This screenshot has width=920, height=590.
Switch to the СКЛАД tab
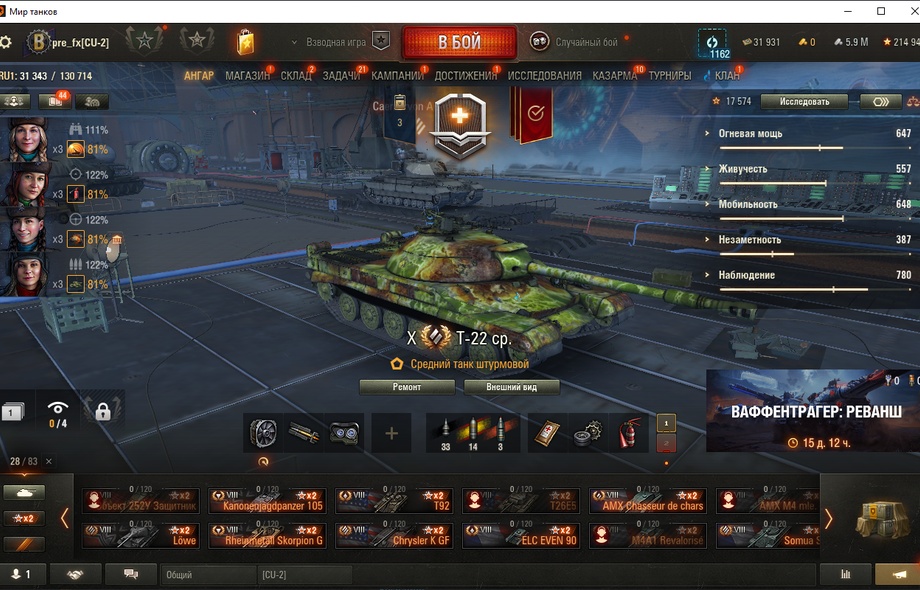(296, 76)
